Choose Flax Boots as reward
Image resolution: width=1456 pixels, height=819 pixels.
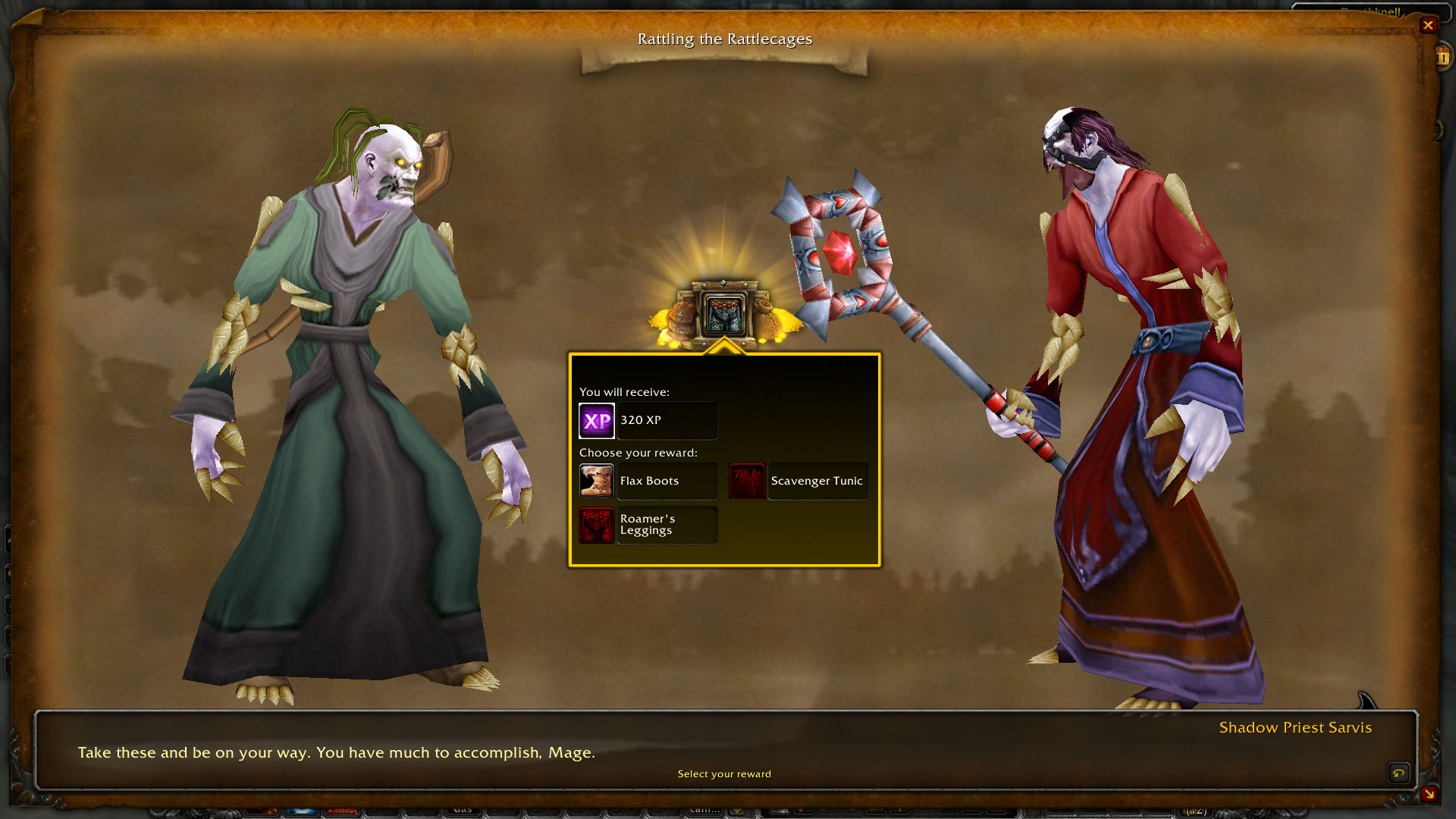pos(648,481)
